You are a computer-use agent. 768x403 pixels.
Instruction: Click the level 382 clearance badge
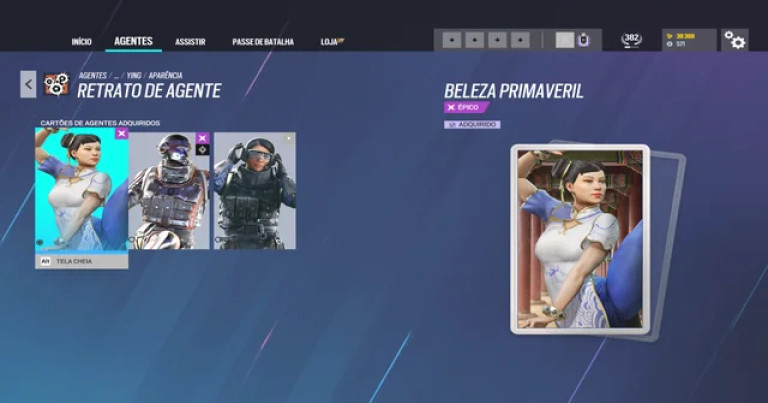point(631,40)
